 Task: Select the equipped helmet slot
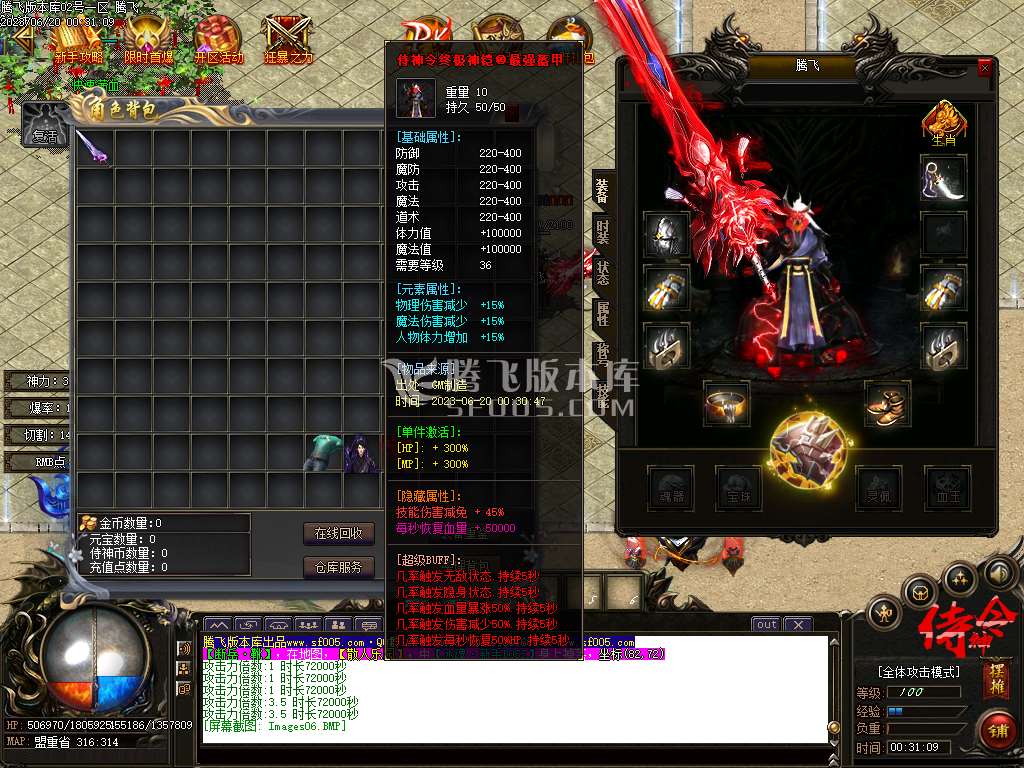[x=666, y=235]
